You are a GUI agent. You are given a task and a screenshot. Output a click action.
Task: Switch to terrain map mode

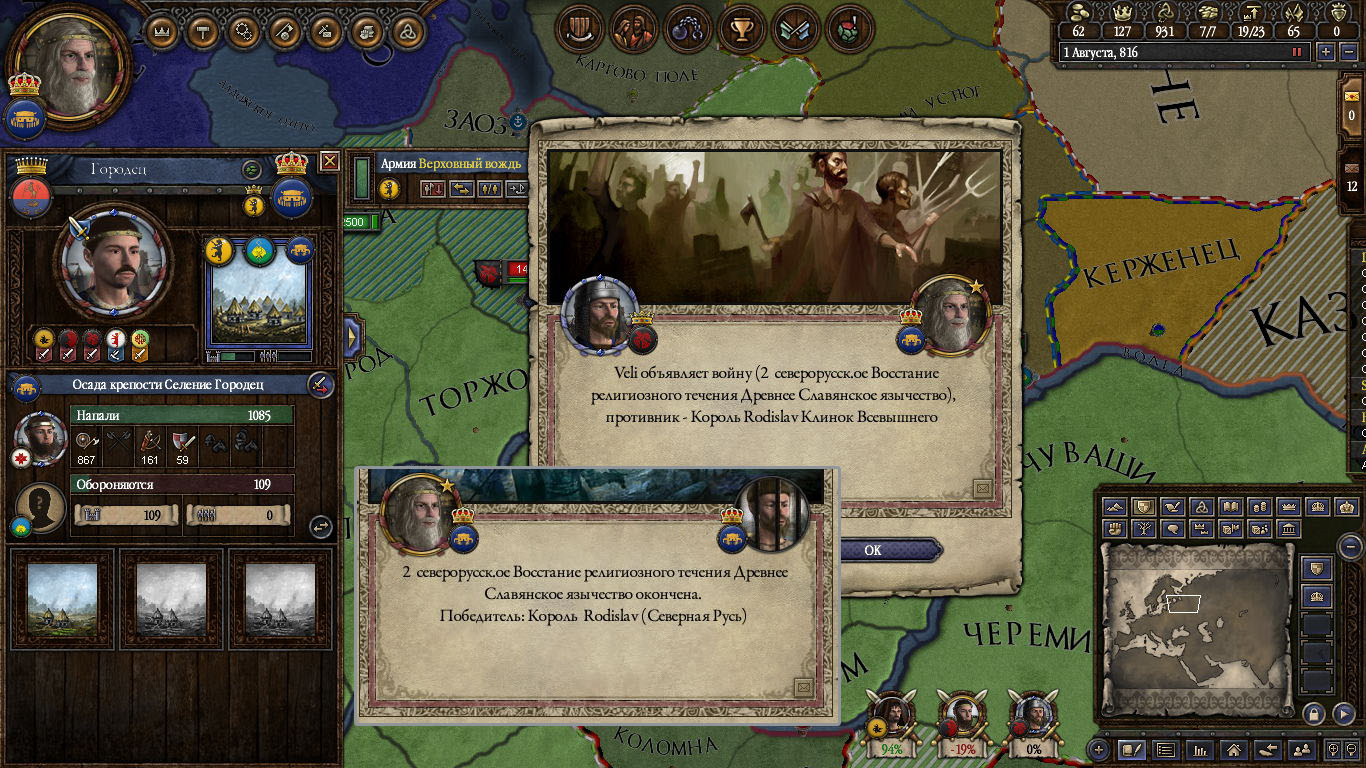pos(1115,507)
